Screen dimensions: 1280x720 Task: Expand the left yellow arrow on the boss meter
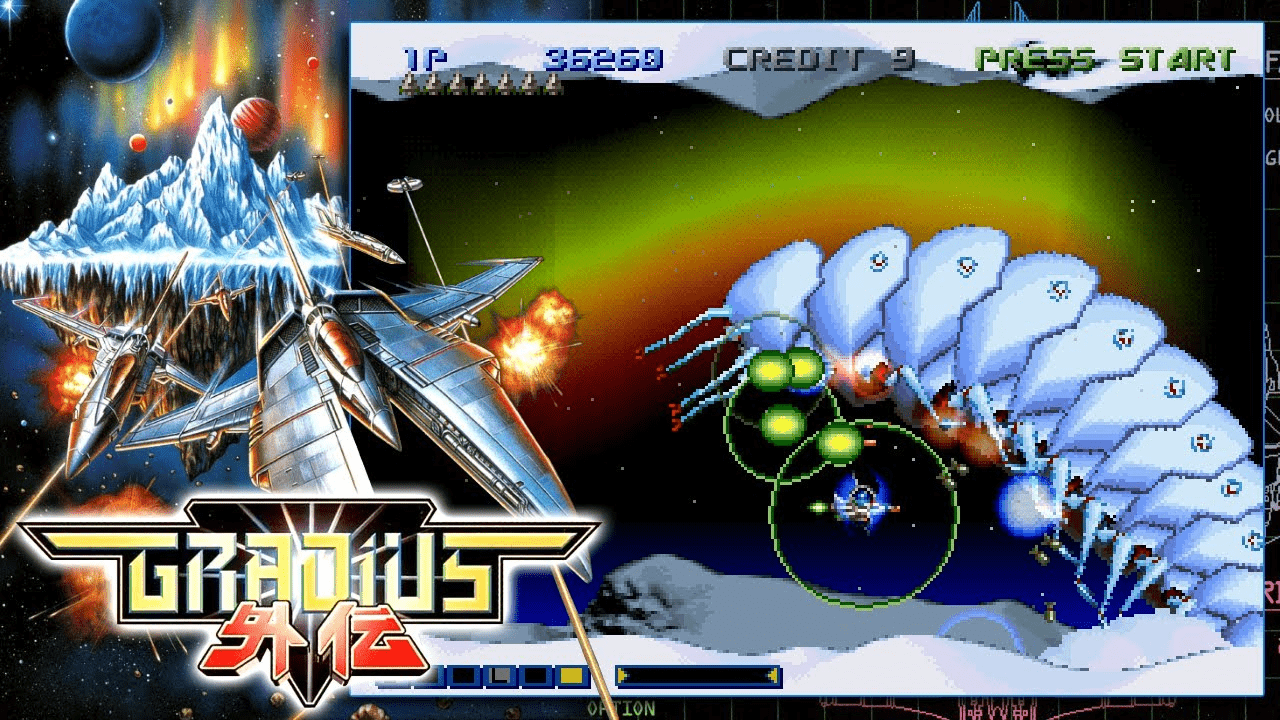pyautogui.click(x=622, y=675)
